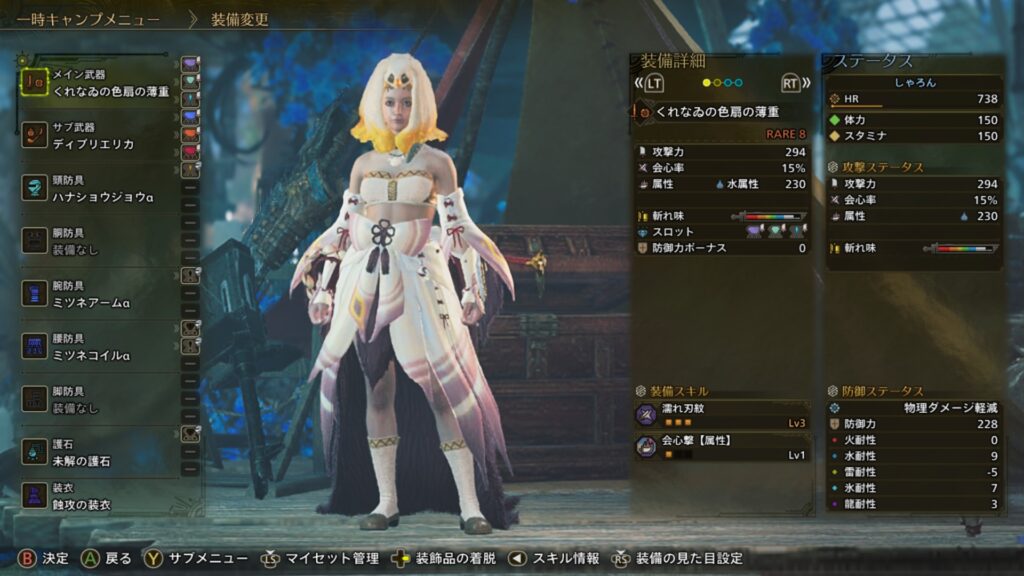Select the 濡れ刃紋 equipment skill entry

coord(720,415)
